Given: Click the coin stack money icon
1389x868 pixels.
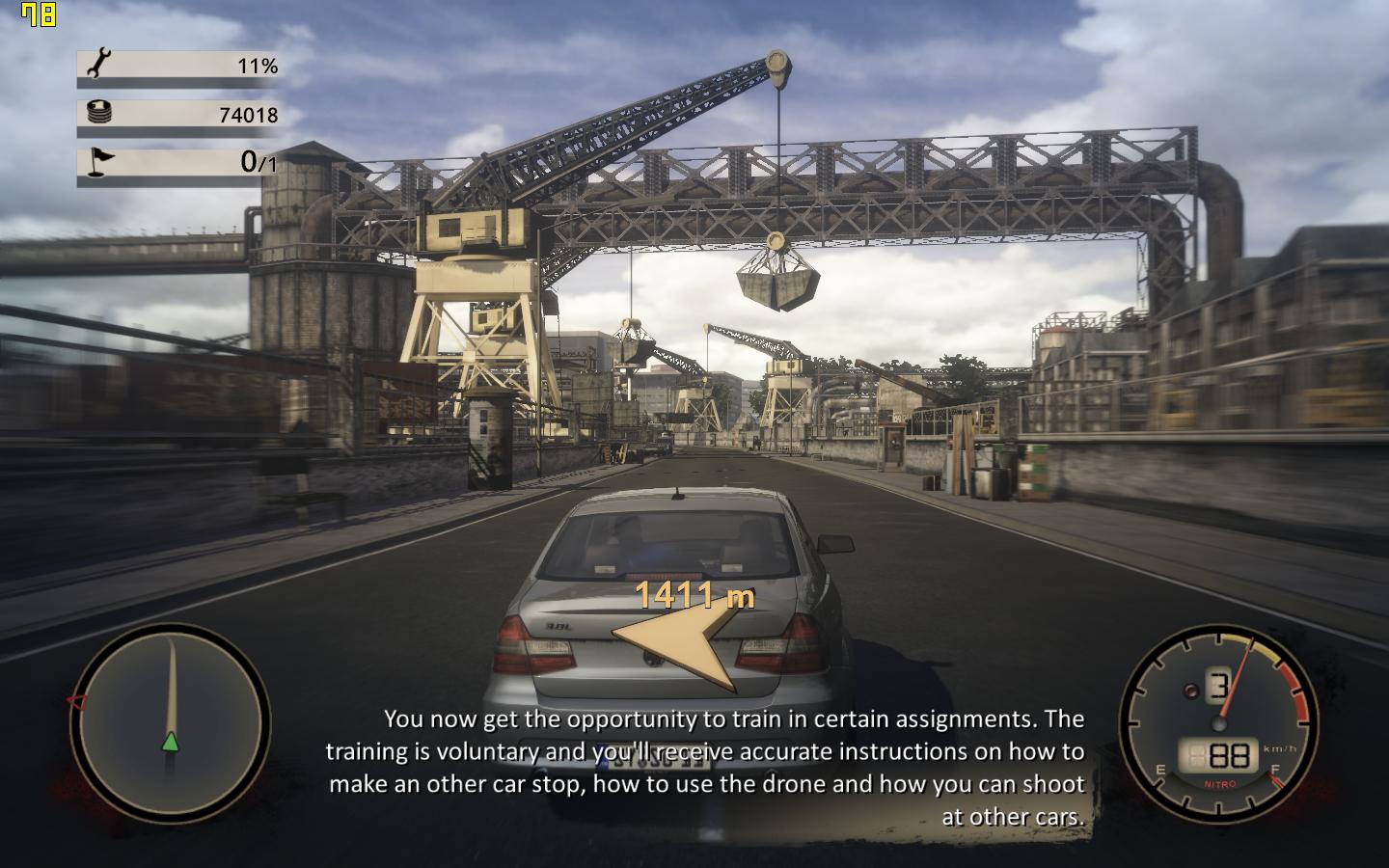Looking at the screenshot, I should (x=99, y=113).
